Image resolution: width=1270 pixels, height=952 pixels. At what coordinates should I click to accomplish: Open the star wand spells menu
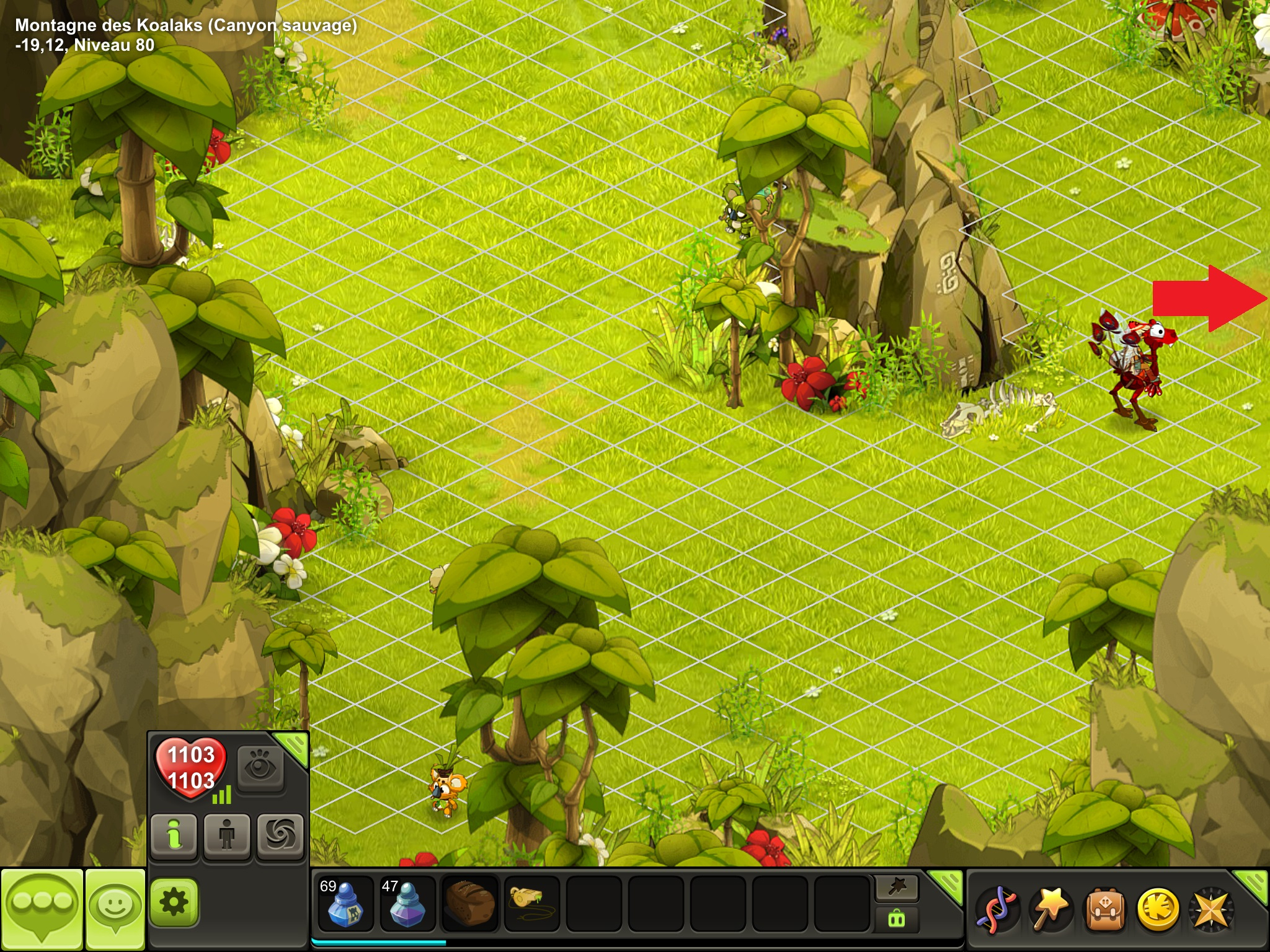pos(1050,909)
